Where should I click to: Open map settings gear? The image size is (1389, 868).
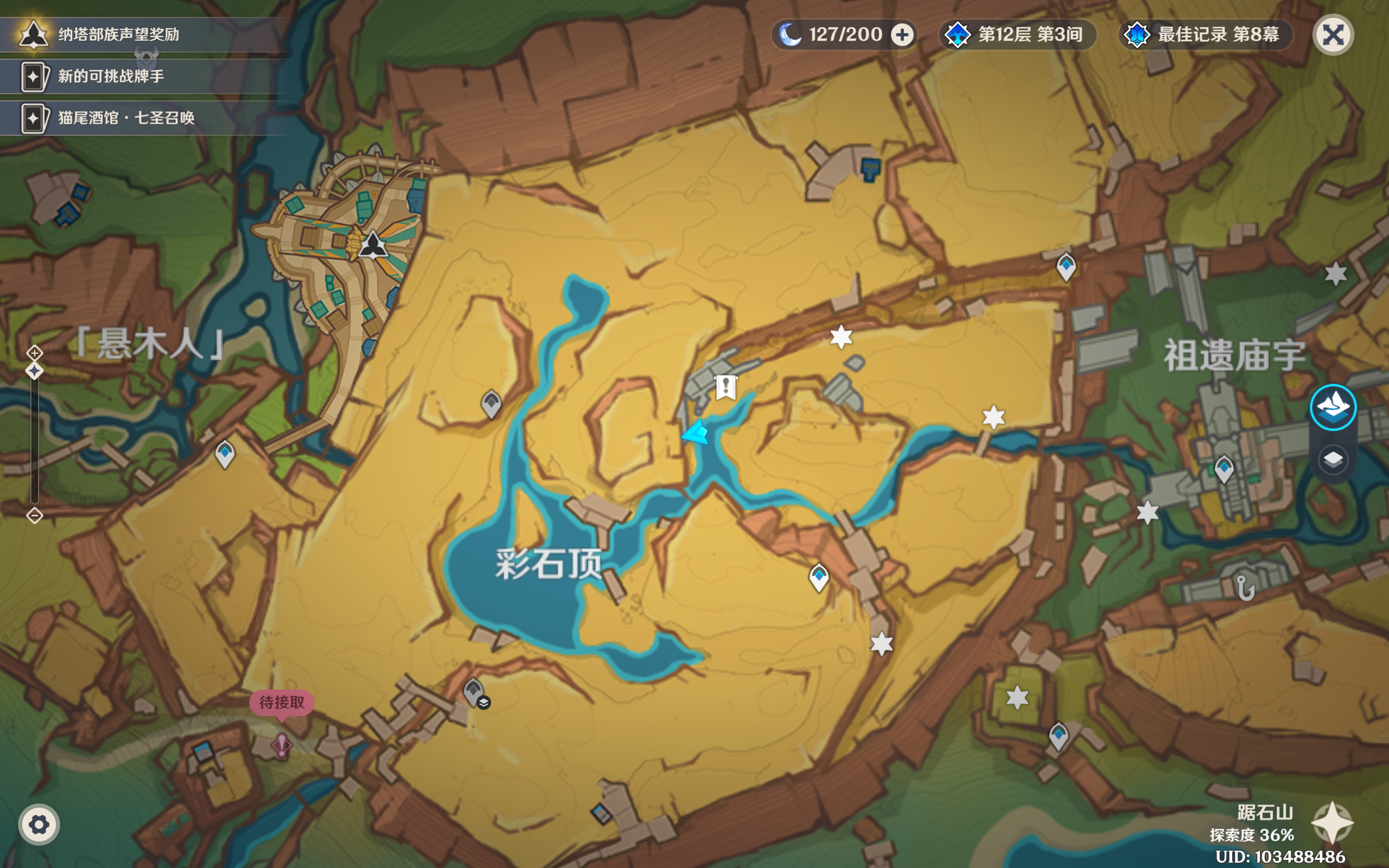pos(39,825)
